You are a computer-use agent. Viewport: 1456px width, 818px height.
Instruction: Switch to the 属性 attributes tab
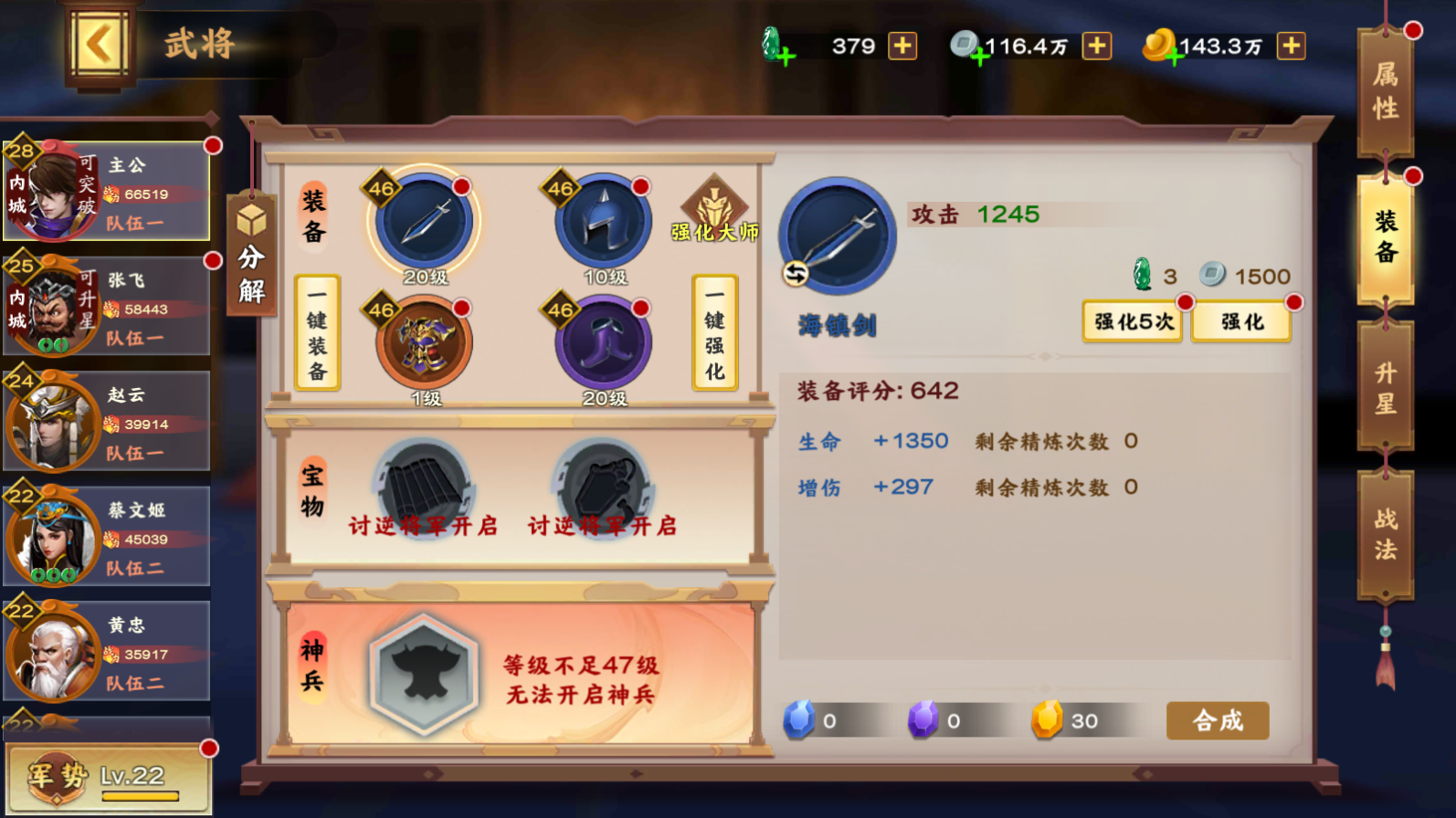pos(1385,91)
